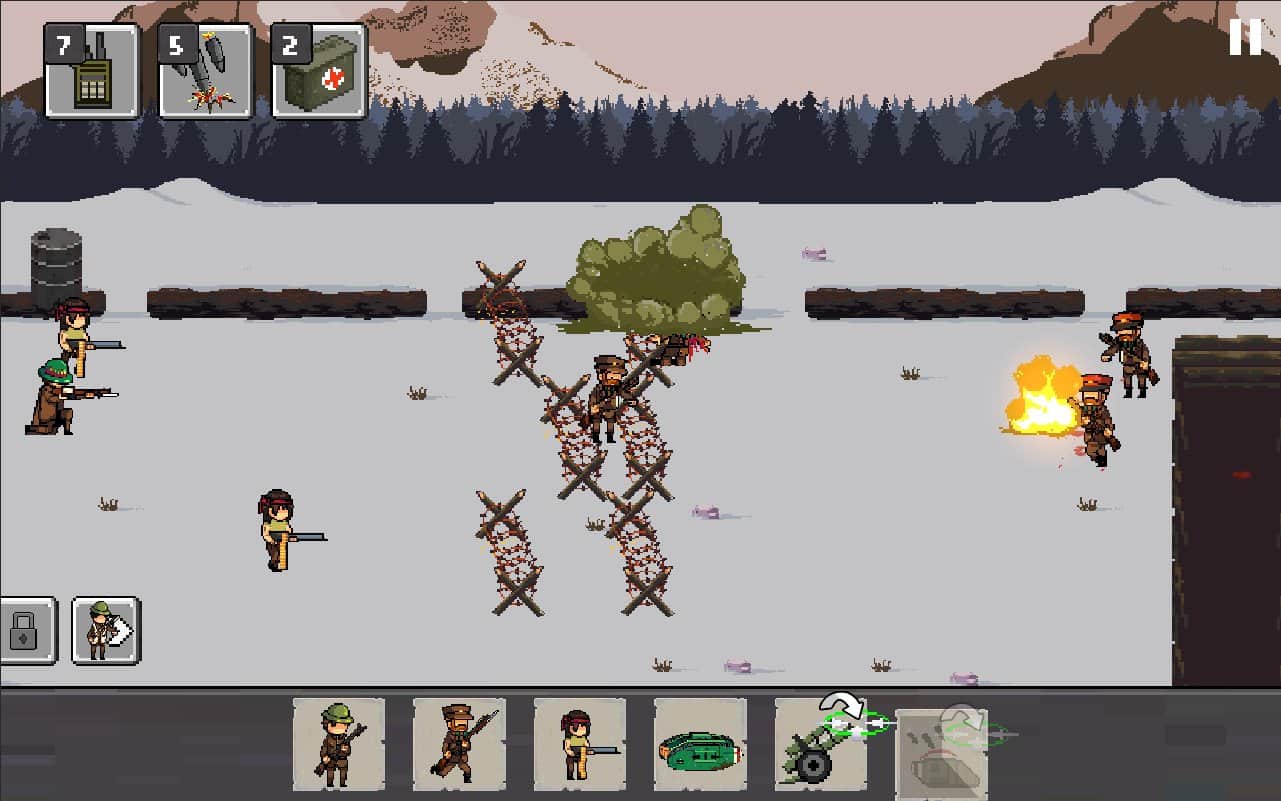Deploy the green-helmet rifleman unit
Screen dimensions: 1281x801
(339, 744)
